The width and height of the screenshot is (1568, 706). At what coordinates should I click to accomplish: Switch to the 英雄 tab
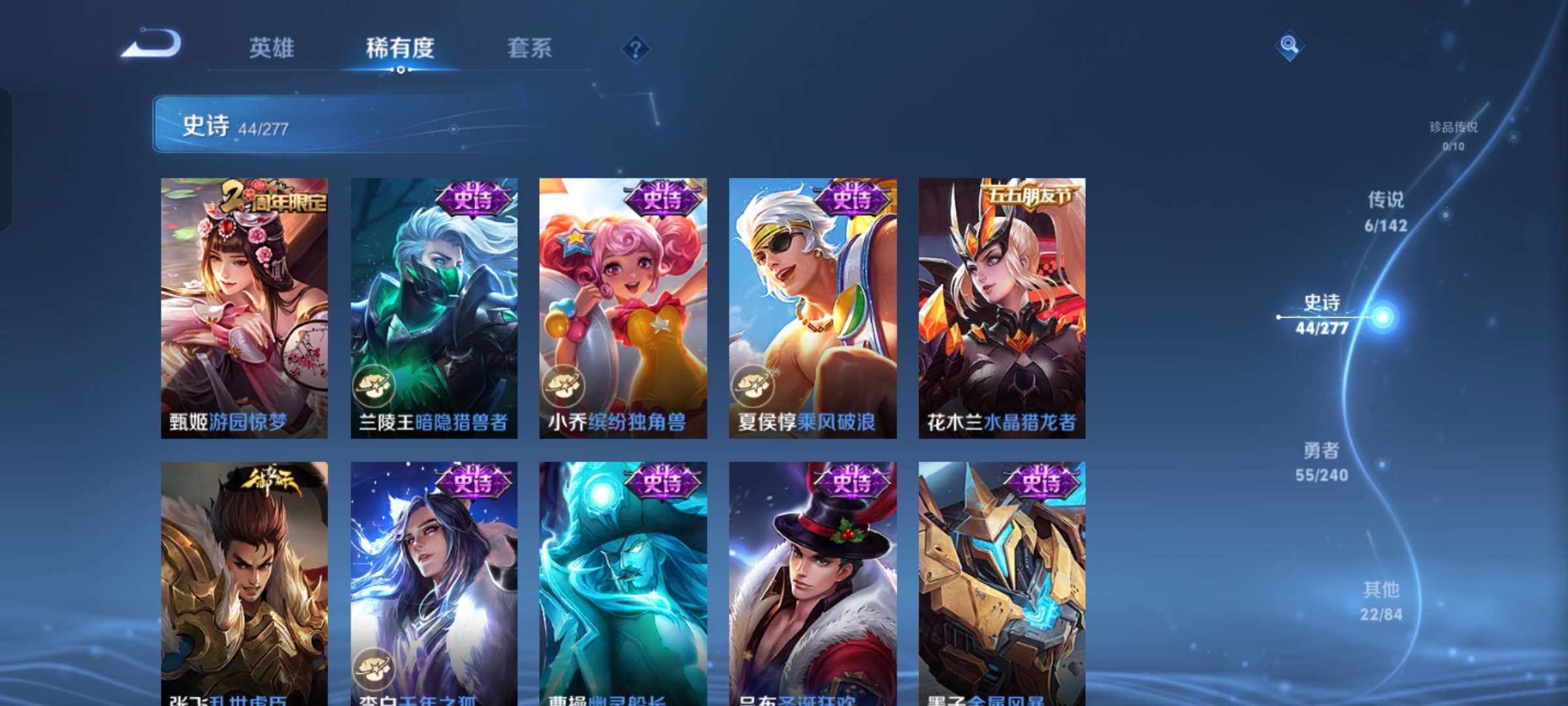tap(273, 47)
